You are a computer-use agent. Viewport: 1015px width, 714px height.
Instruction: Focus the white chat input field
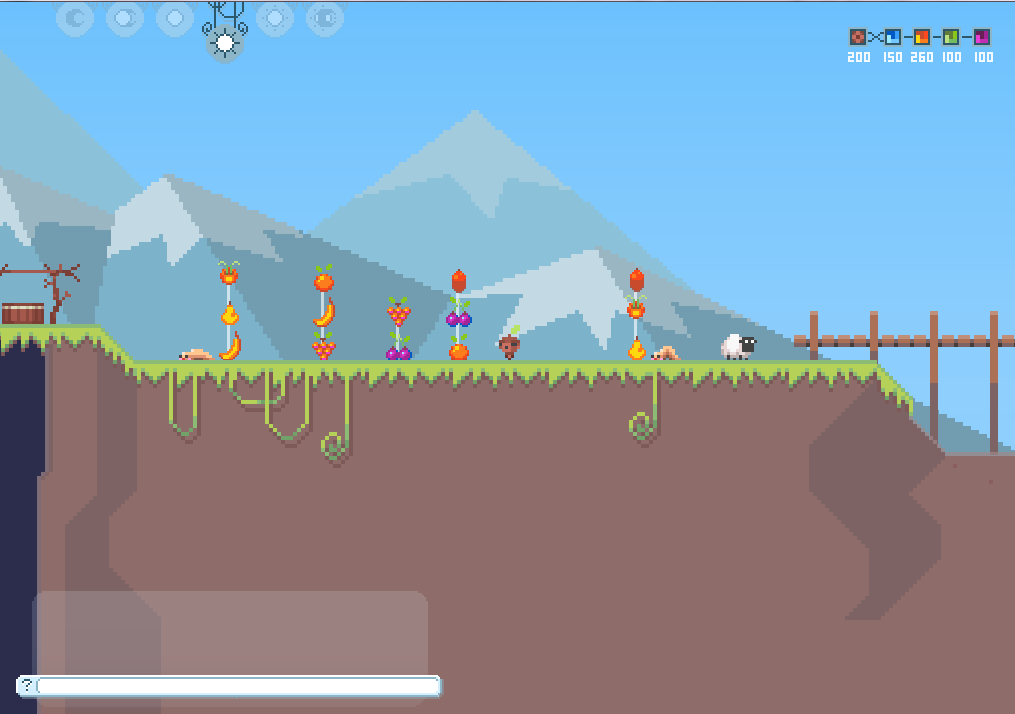tap(238, 686)
